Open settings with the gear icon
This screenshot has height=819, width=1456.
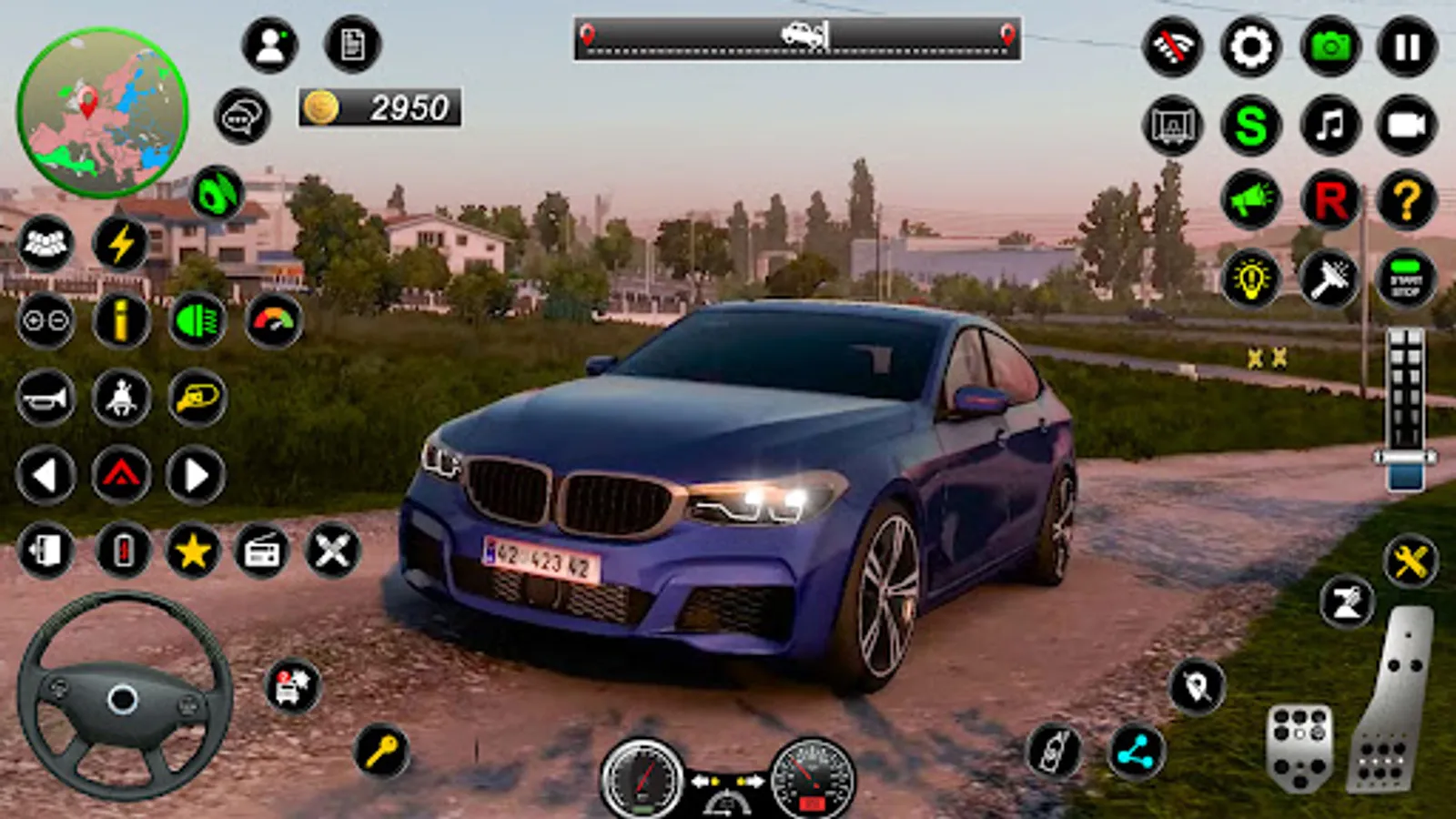[1250, 46]
